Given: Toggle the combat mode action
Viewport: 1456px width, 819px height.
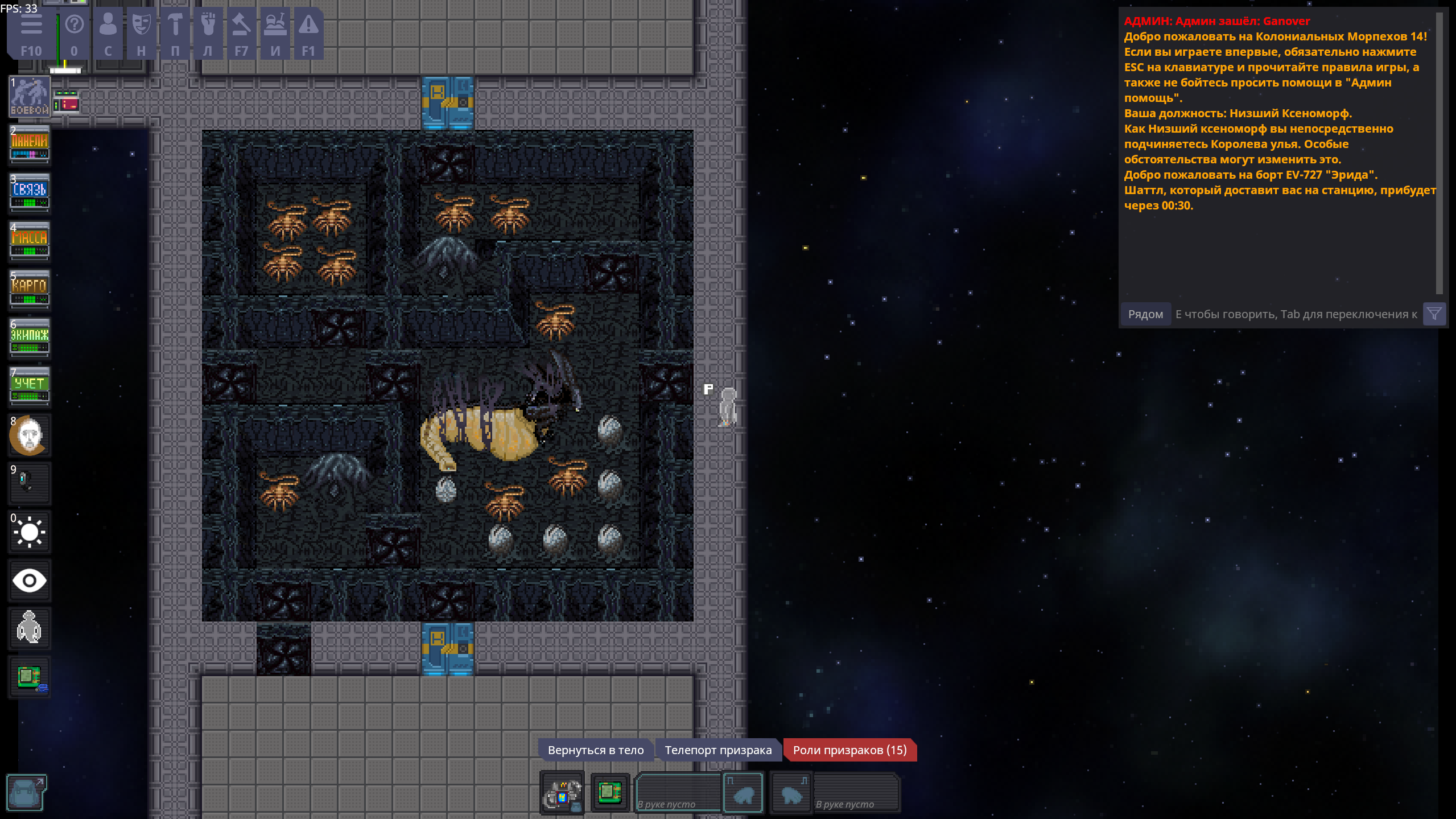Looking at the screenshot, I should (x=30, y=97).
